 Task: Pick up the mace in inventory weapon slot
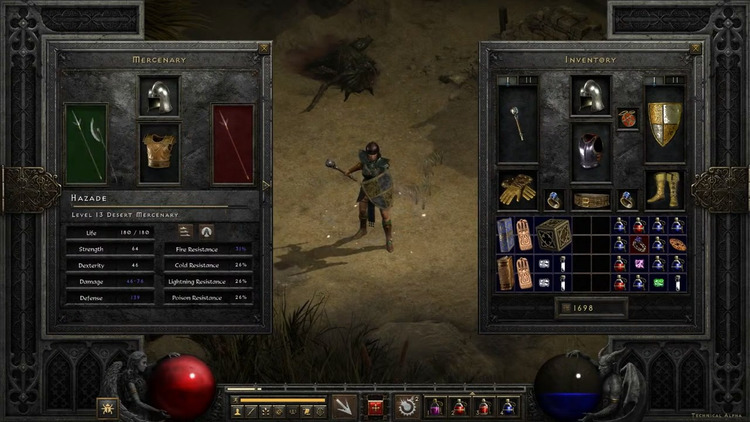(x=517, y=122)
